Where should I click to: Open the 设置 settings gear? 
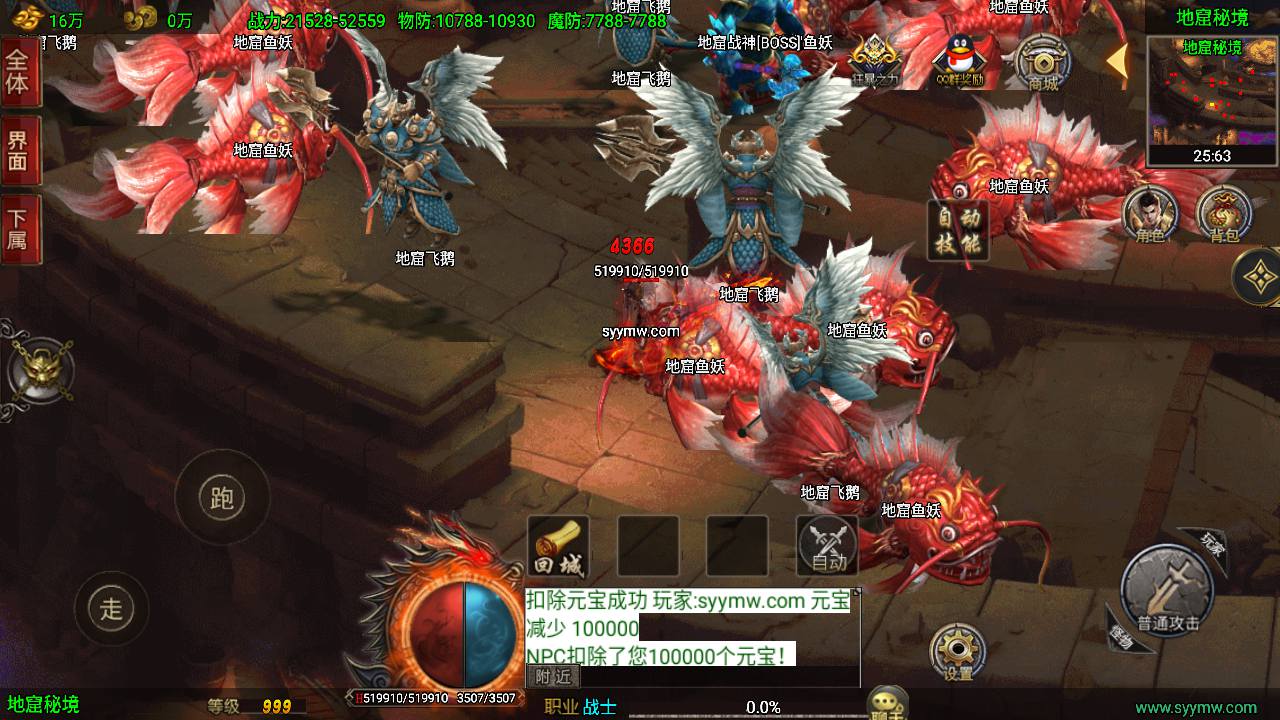pos(957,653)
